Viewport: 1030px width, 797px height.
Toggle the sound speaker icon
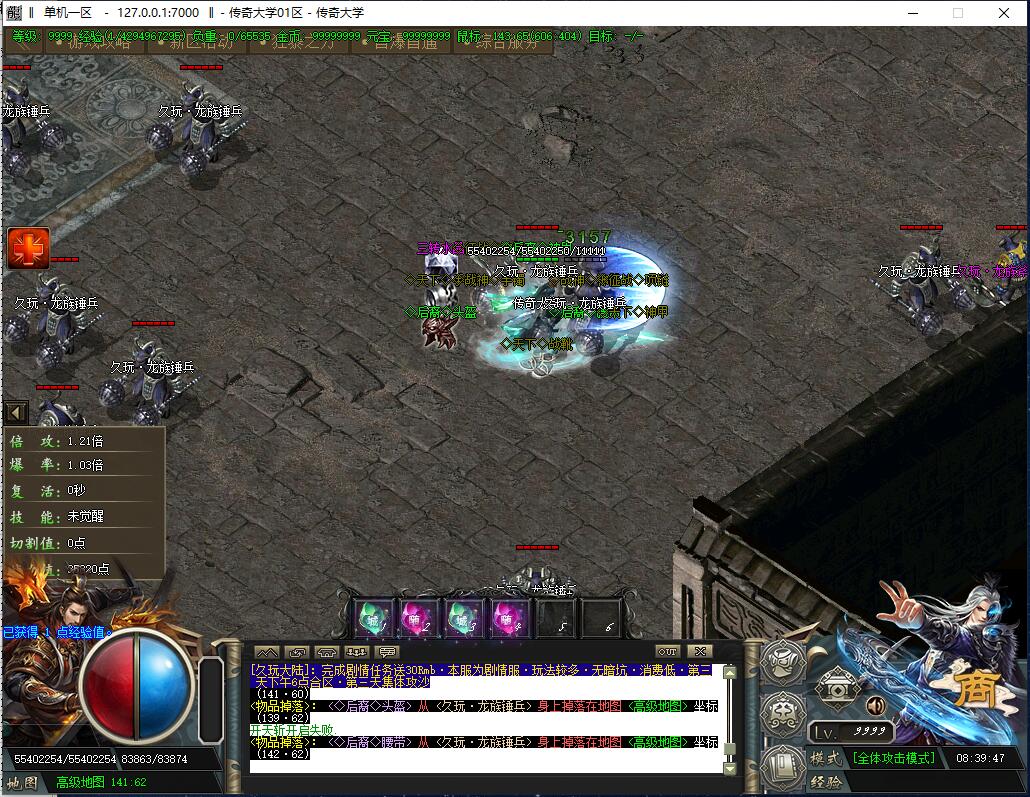tap(876, 706)
